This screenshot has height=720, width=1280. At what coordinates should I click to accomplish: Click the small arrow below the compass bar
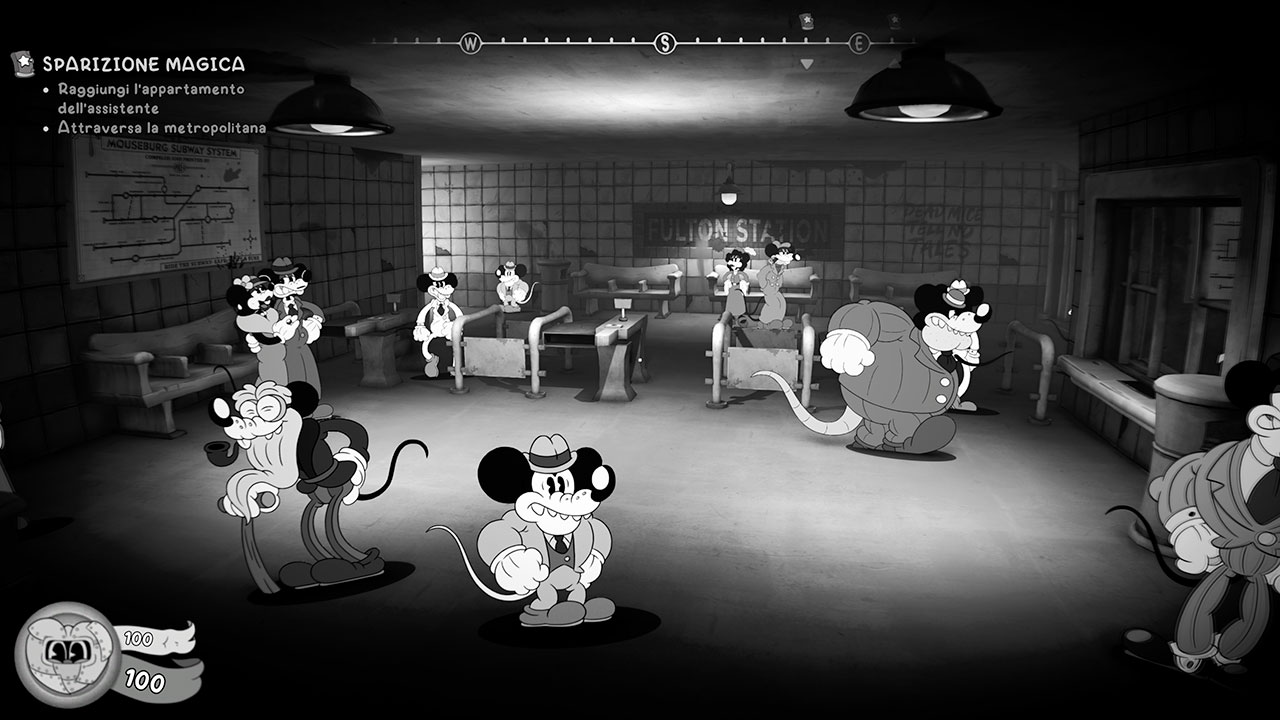pos(805,63)
